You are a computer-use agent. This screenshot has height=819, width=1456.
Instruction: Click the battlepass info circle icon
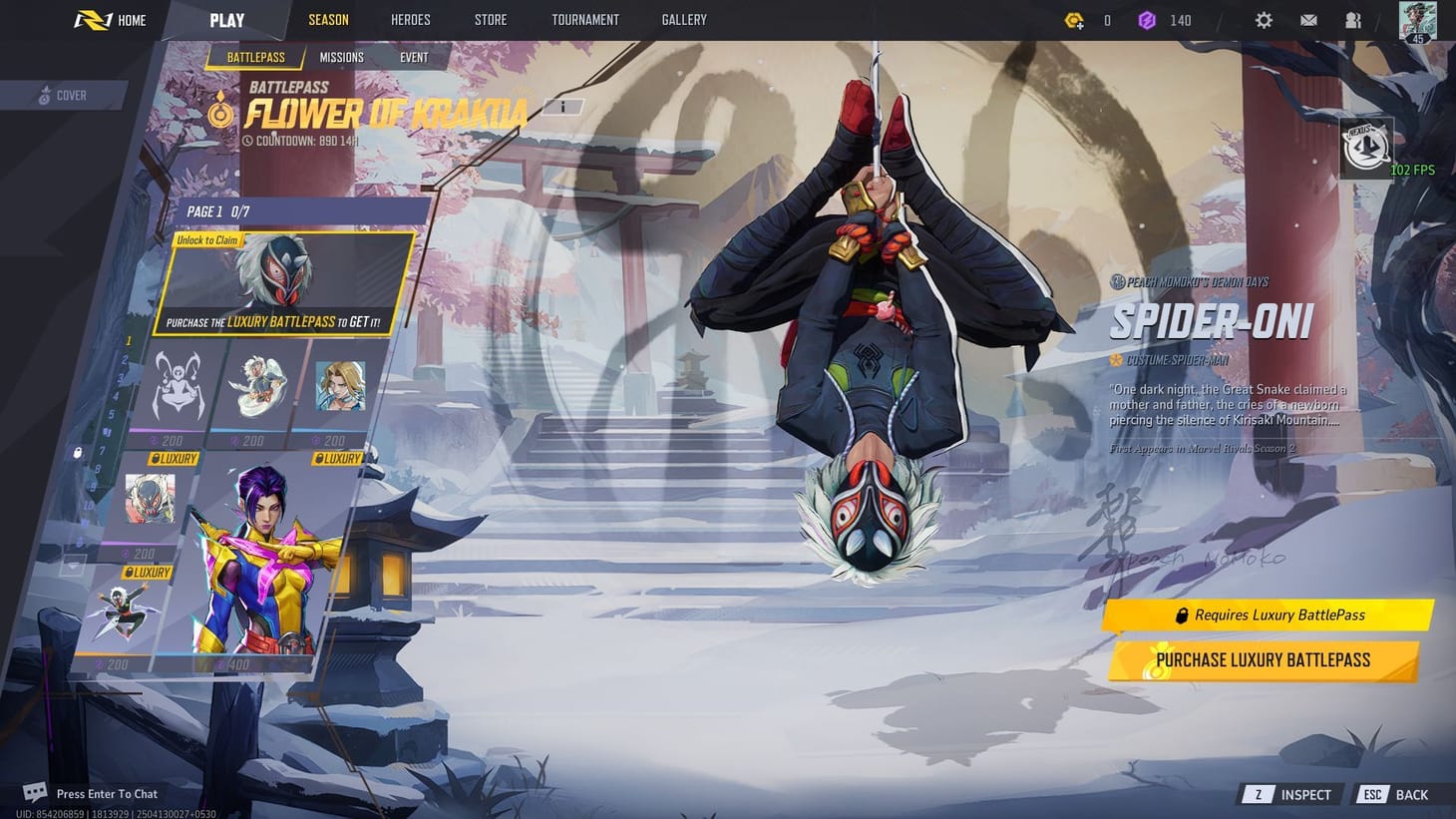[563, 106]
